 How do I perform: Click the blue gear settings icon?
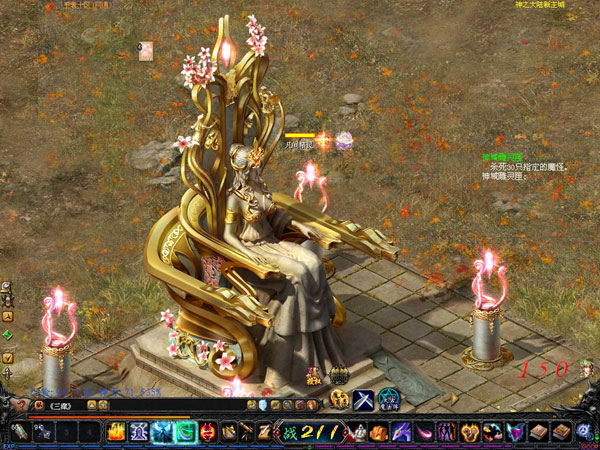pos(585,432)
